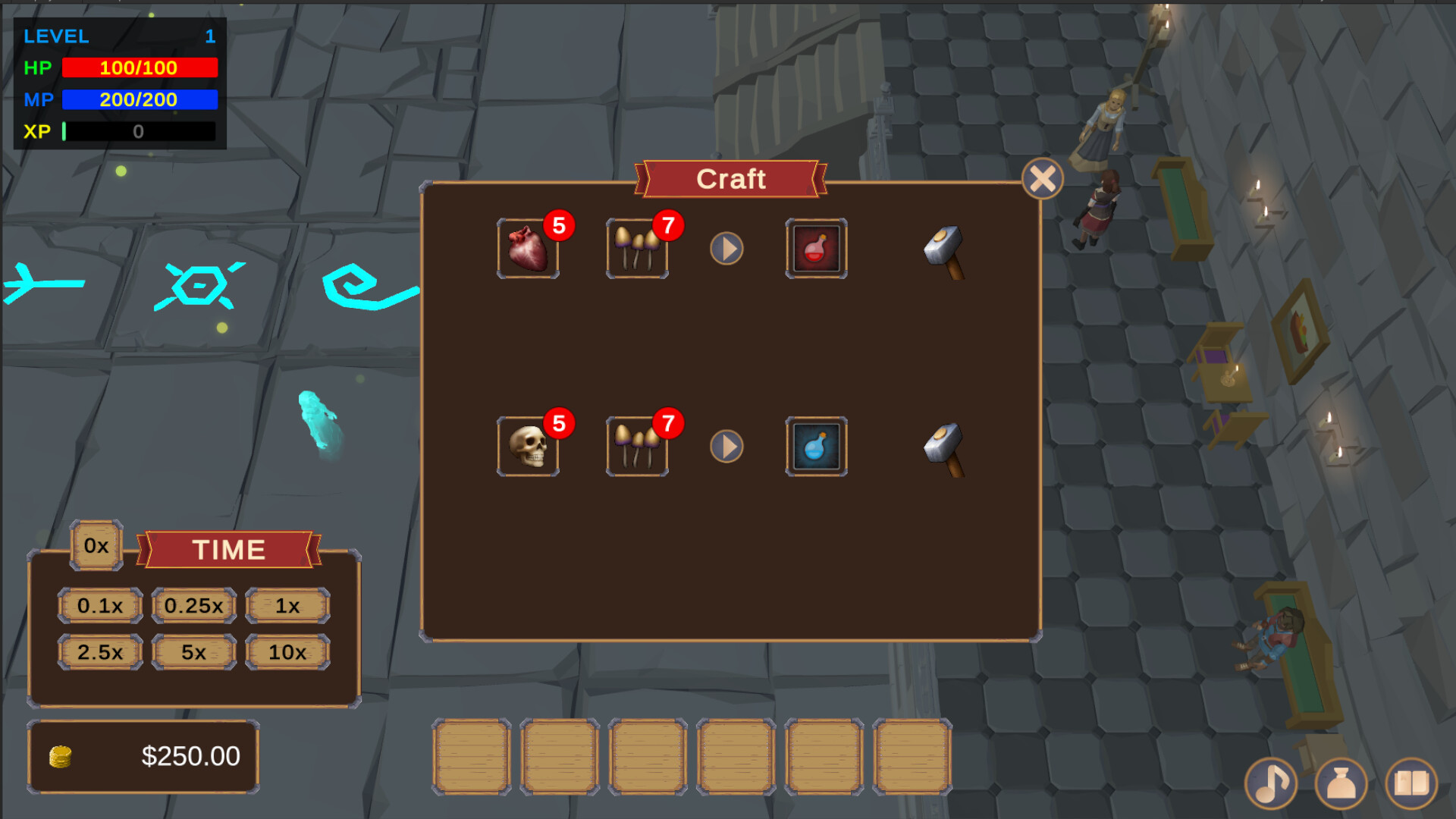The height and width of the screenshot is (819, 1456).
Task: Select the 2.5x speed option
Action: [99, 651]
